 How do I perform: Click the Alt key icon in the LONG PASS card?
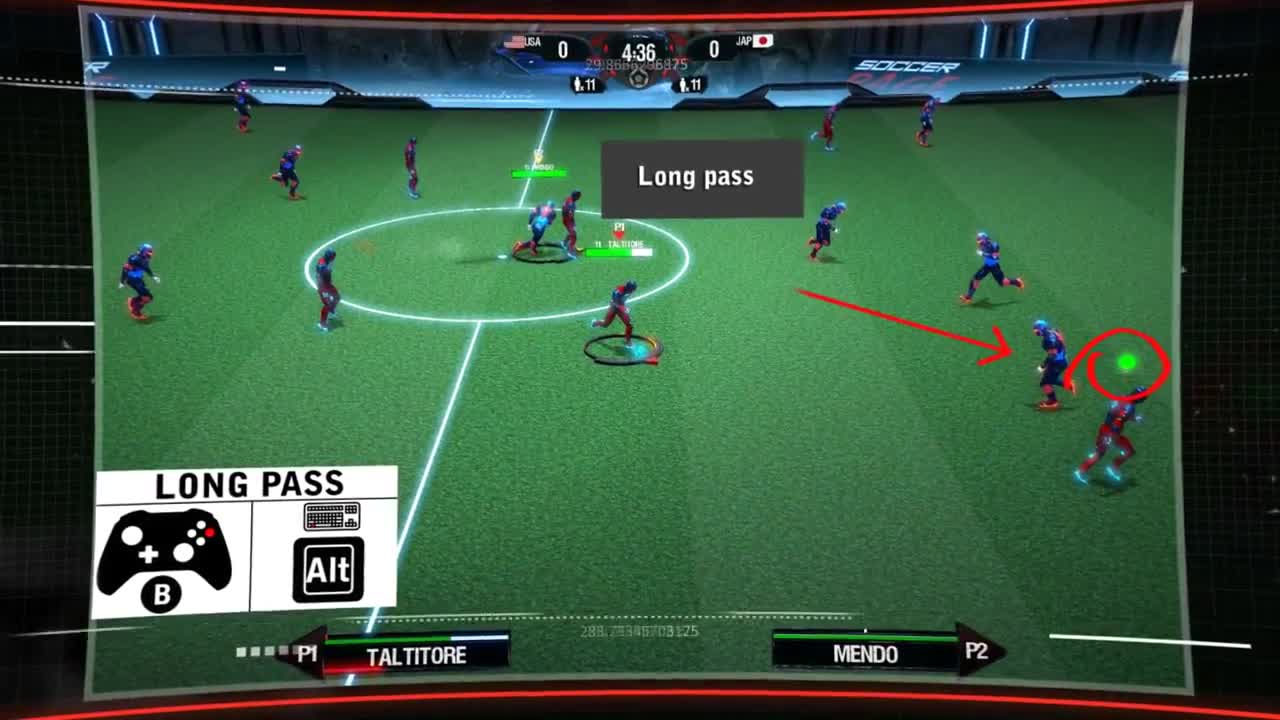[327, 567]
